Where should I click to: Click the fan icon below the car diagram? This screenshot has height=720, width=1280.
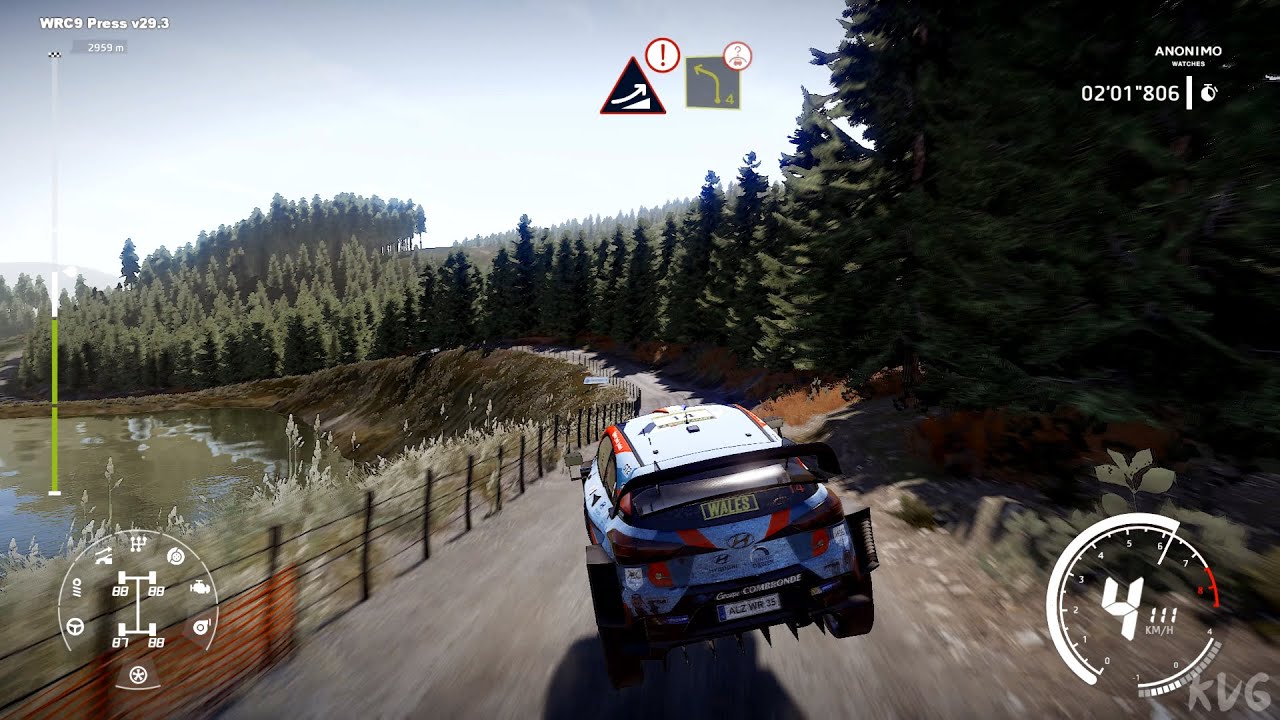click(x=138, y=675)
